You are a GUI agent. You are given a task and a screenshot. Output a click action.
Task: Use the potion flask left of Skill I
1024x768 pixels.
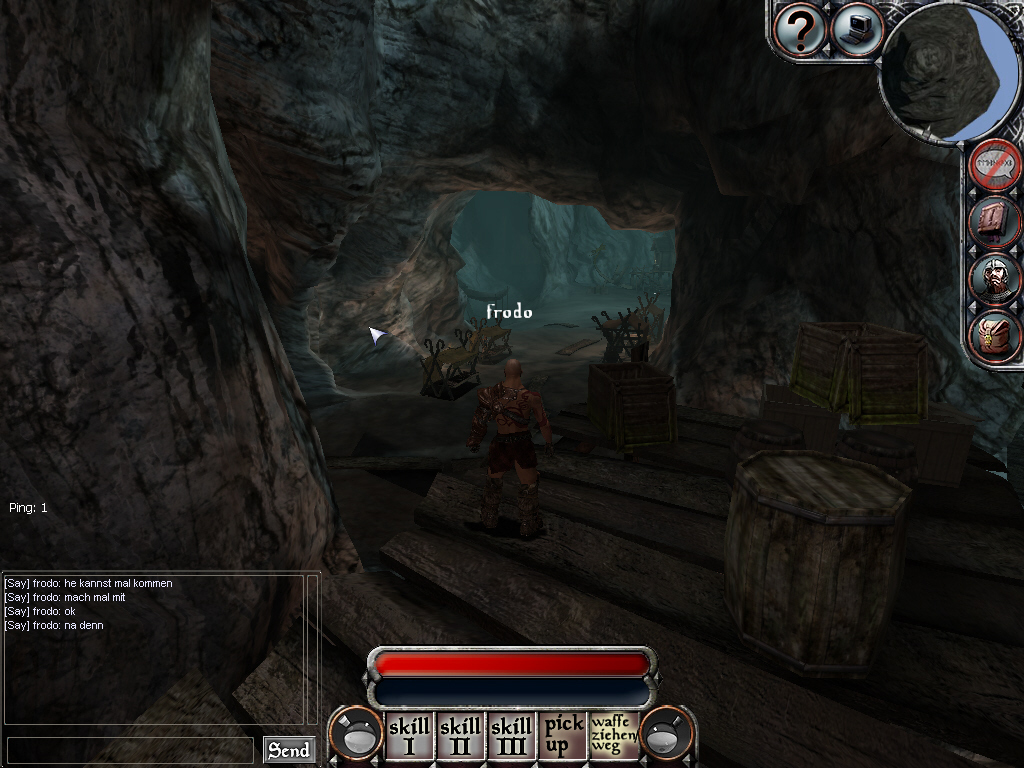pyautogui.click(x=358, y=736)
